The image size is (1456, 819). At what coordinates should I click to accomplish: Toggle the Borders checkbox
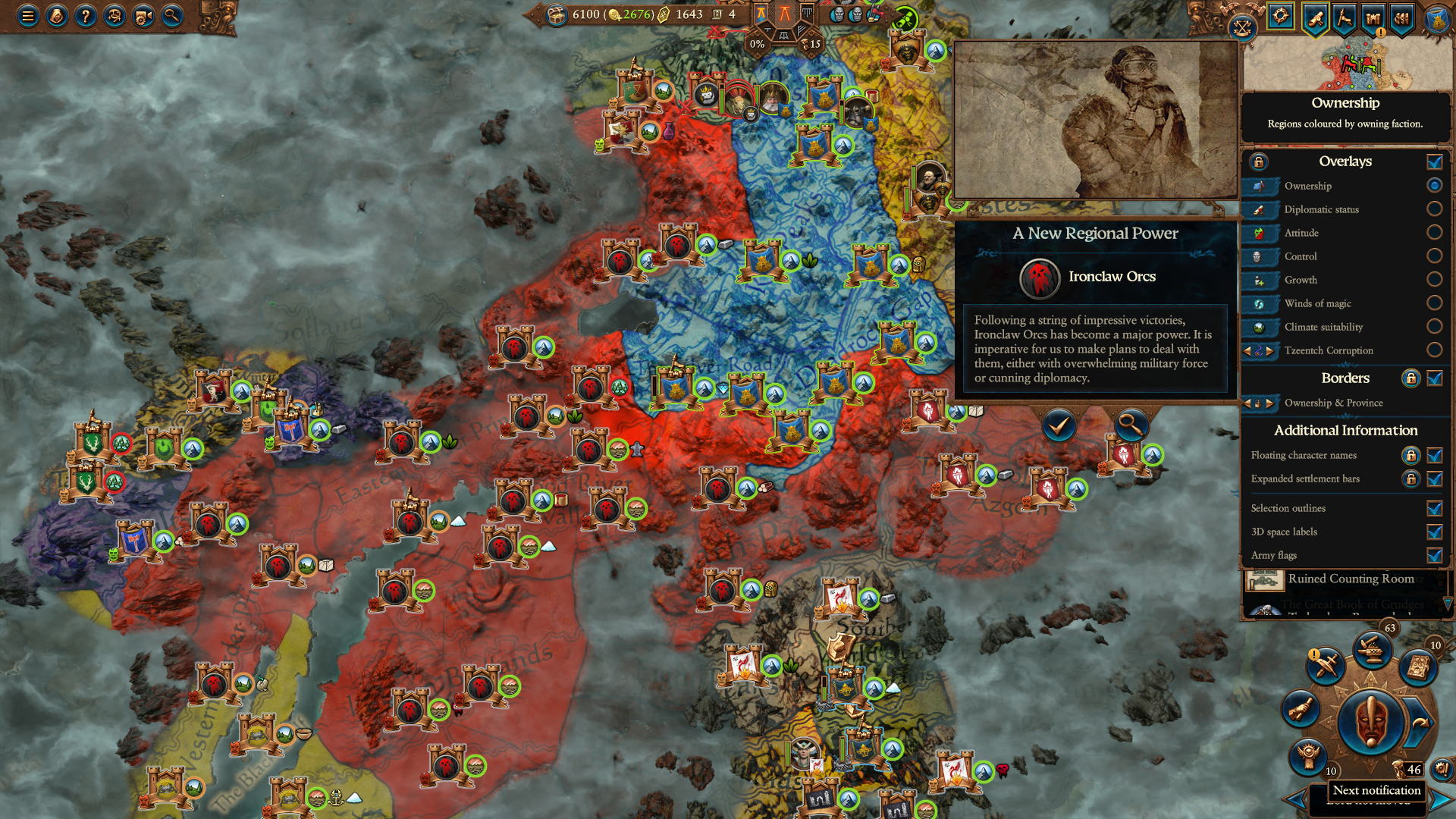tap(1434, 378)
